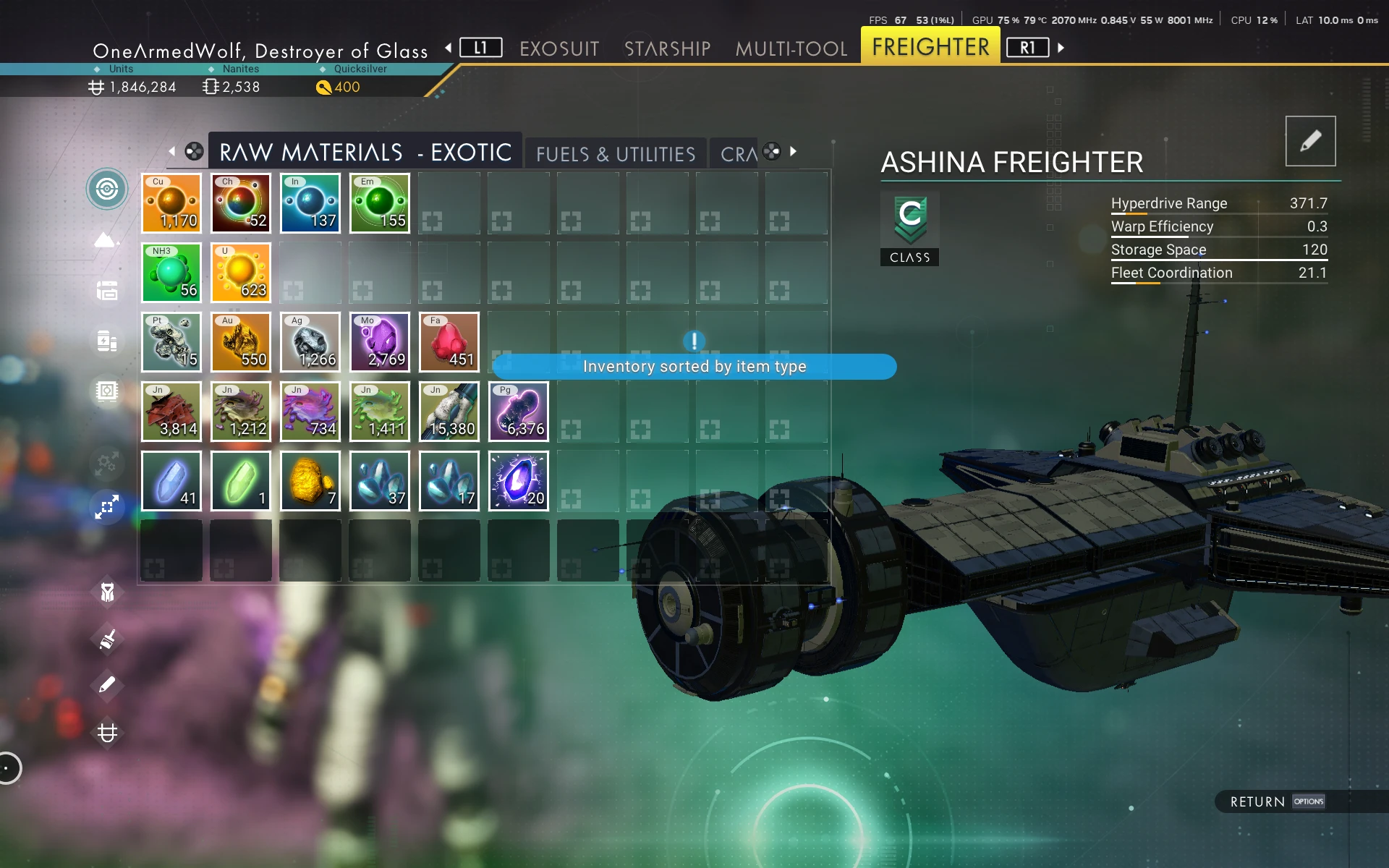
Task: Click the Uranium (U) slot
Action: pyautogui.click(x=241, y=273)
